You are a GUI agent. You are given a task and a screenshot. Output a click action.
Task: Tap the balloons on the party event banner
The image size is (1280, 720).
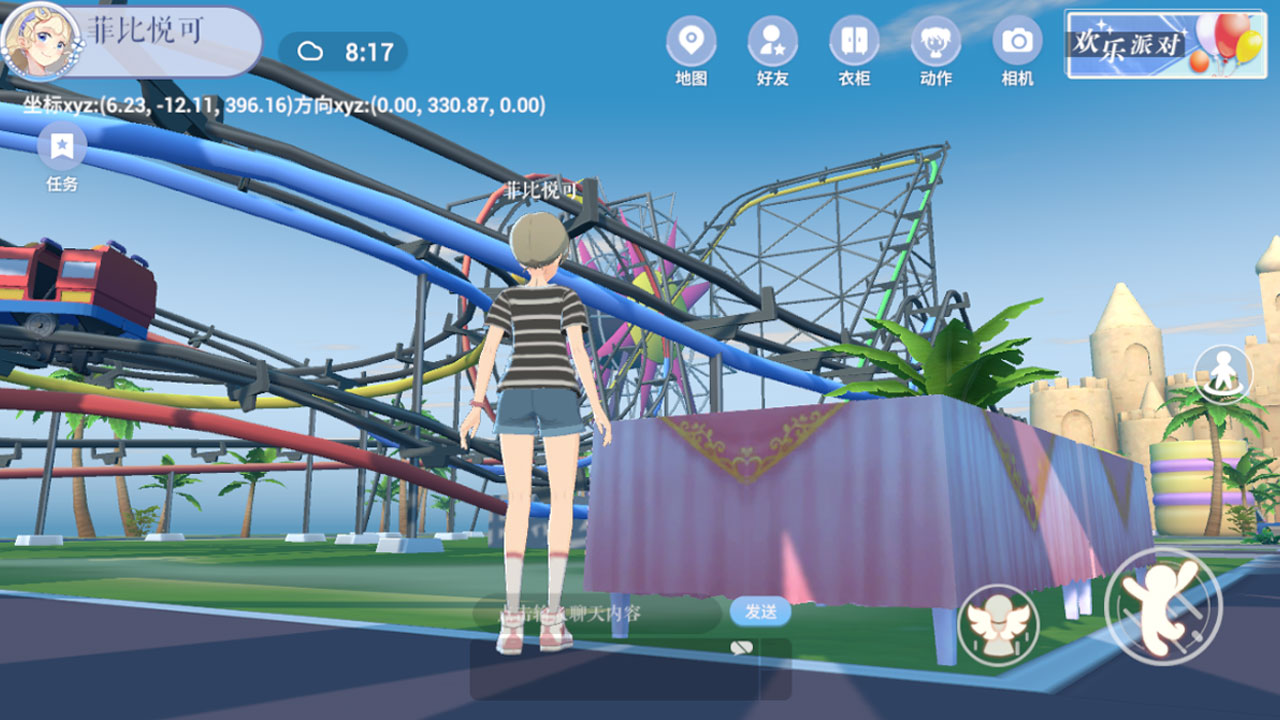pyautogui.click(x=1232, y=42)
